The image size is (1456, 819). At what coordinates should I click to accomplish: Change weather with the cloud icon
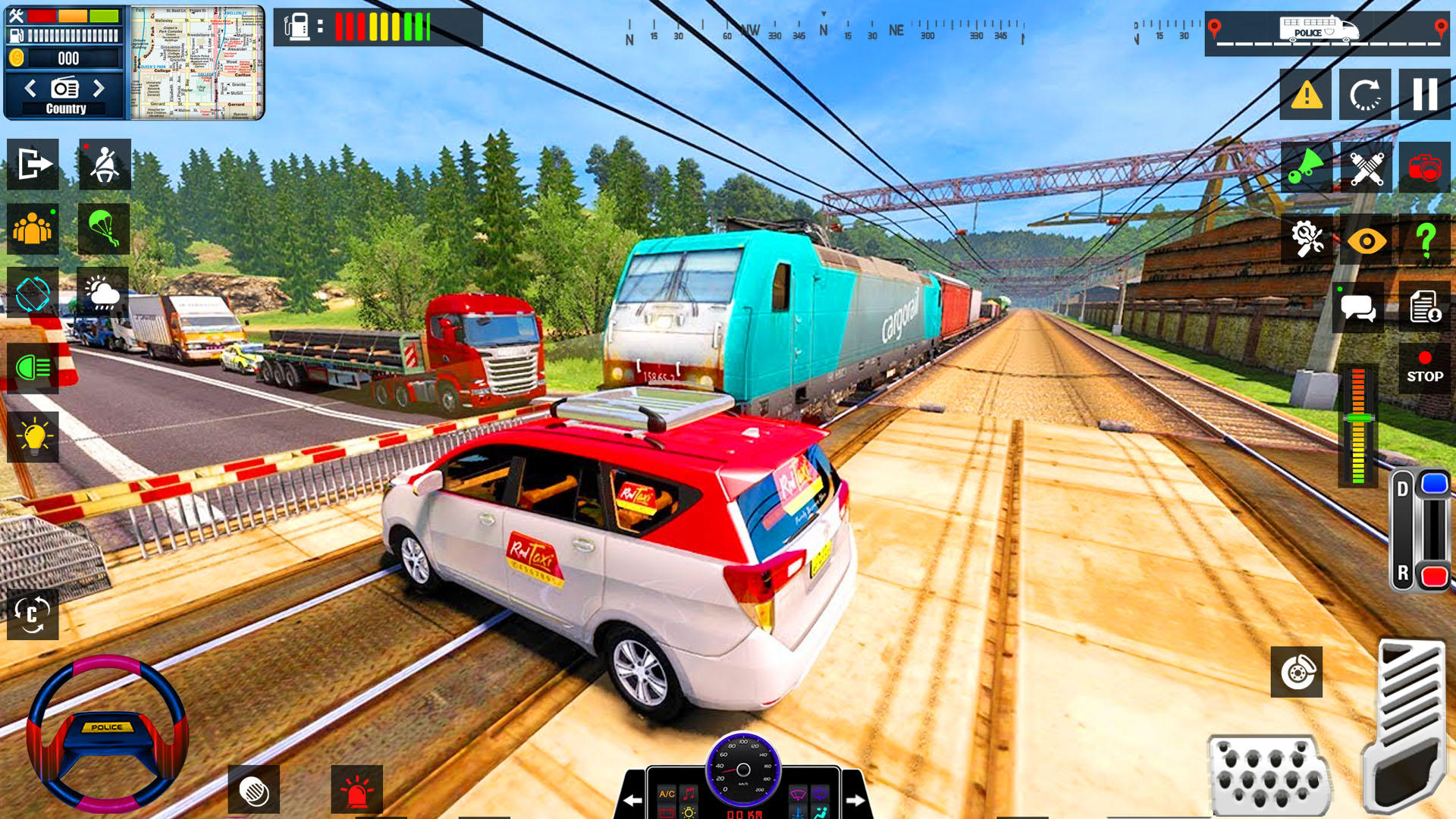click(x=103, y=293)
